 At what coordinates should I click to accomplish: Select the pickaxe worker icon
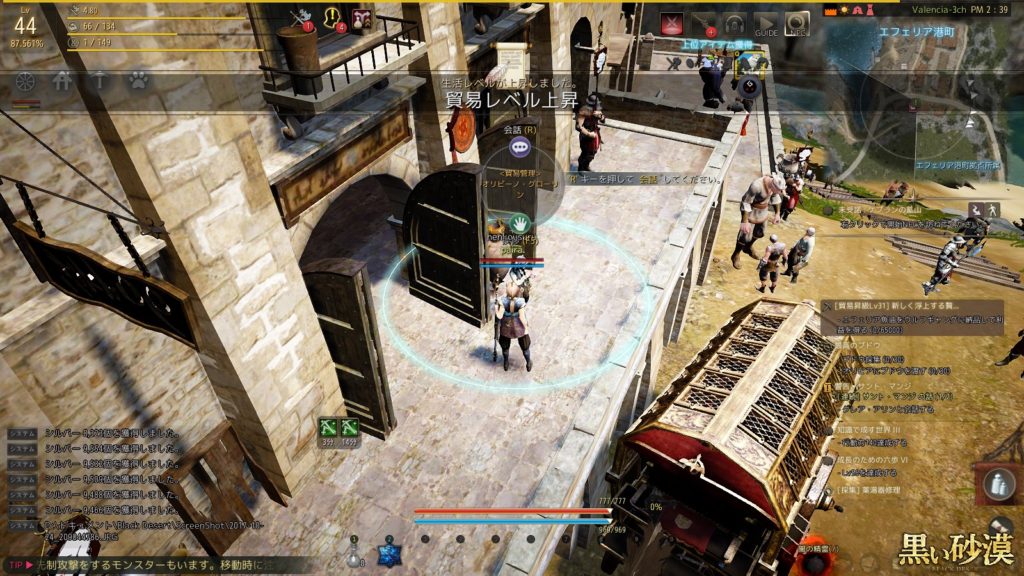pos(99,81)
